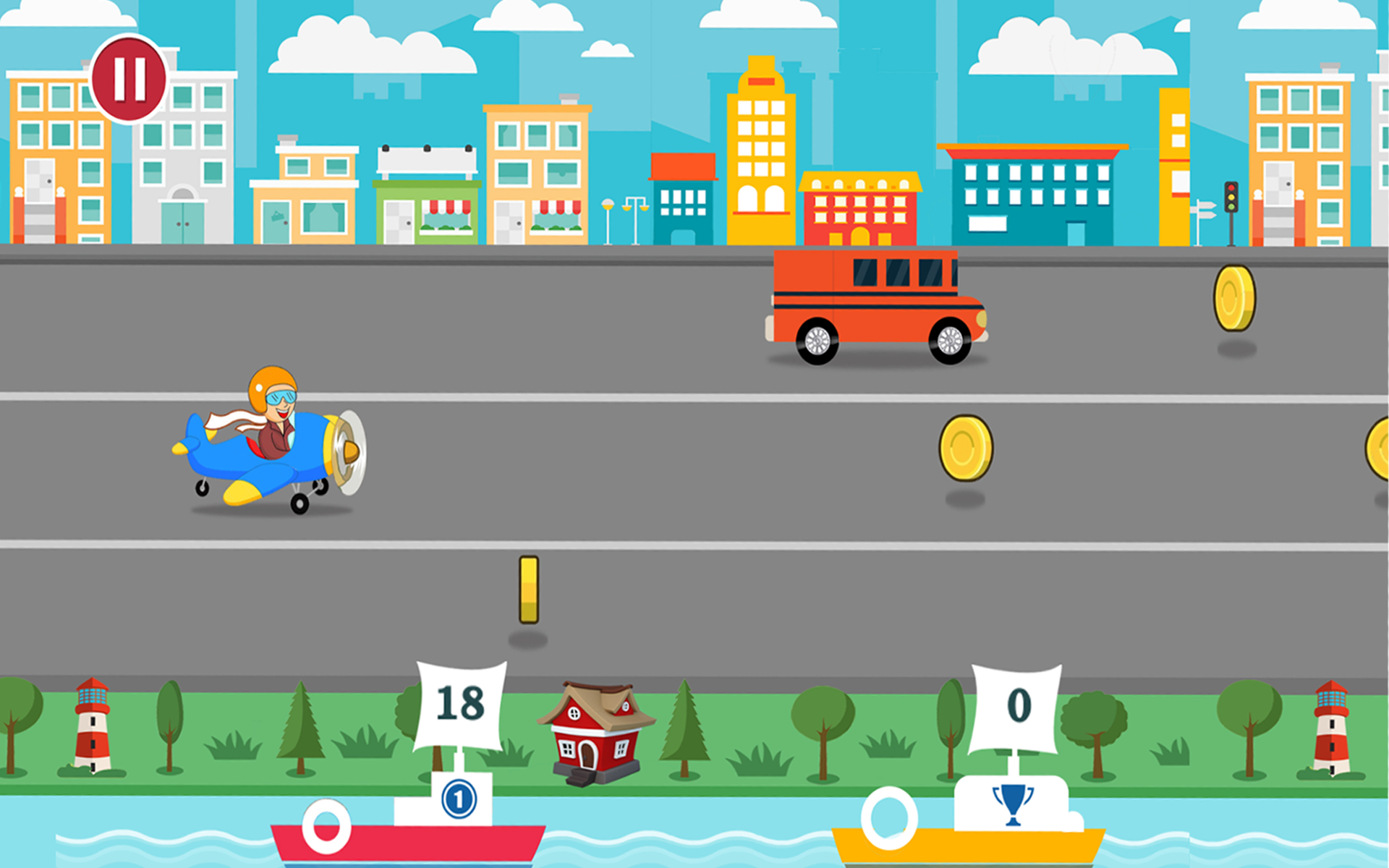Click the pause button
The image size is (1389, 868).
point(127,80)
